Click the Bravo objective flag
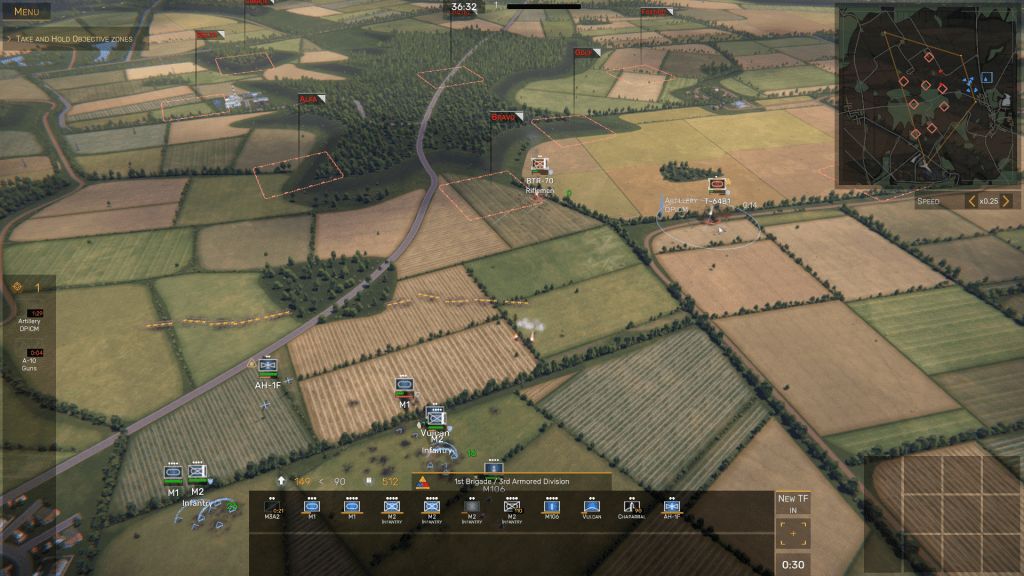 pyautogui.click(x=506, y=117)
